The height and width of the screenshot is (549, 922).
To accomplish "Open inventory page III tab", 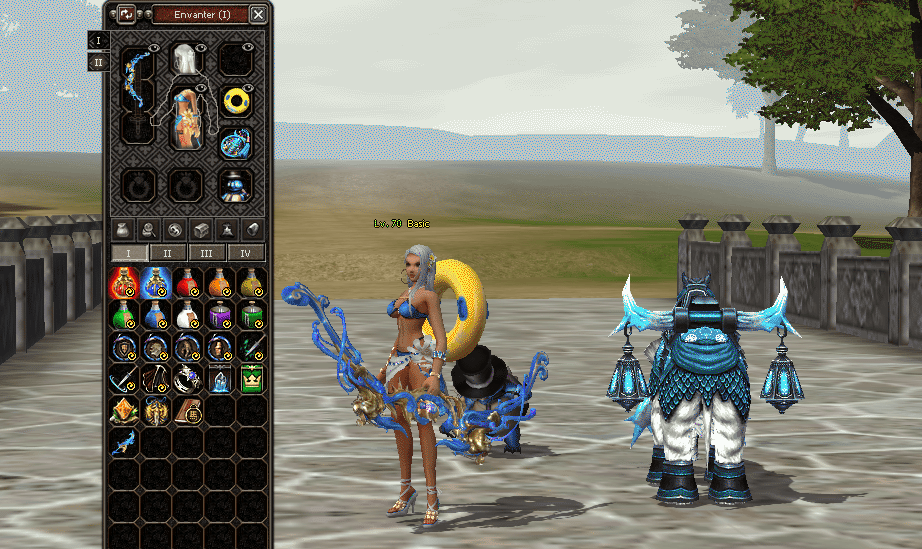I will (207, 253).
